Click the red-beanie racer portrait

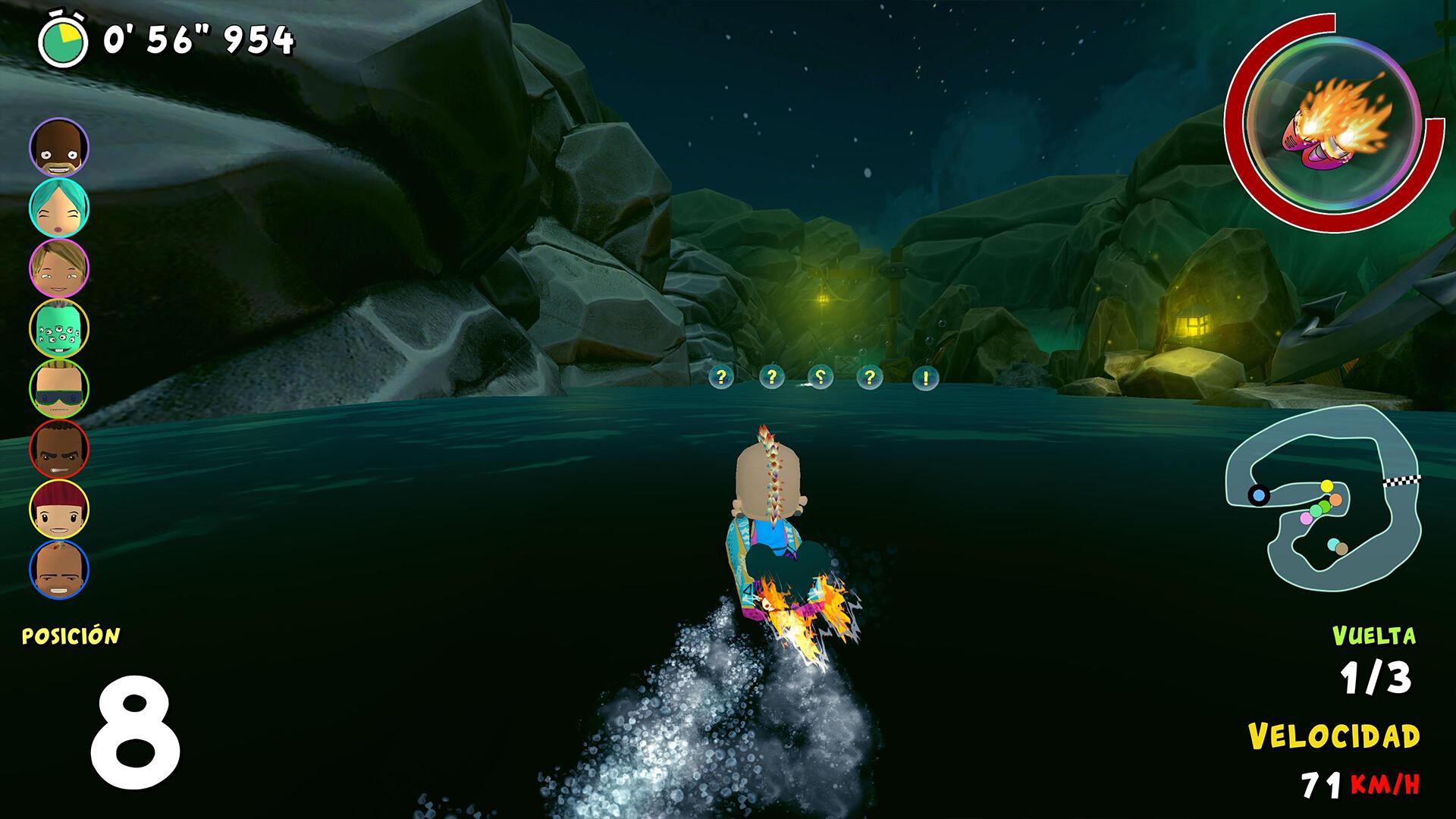(59, 509)
